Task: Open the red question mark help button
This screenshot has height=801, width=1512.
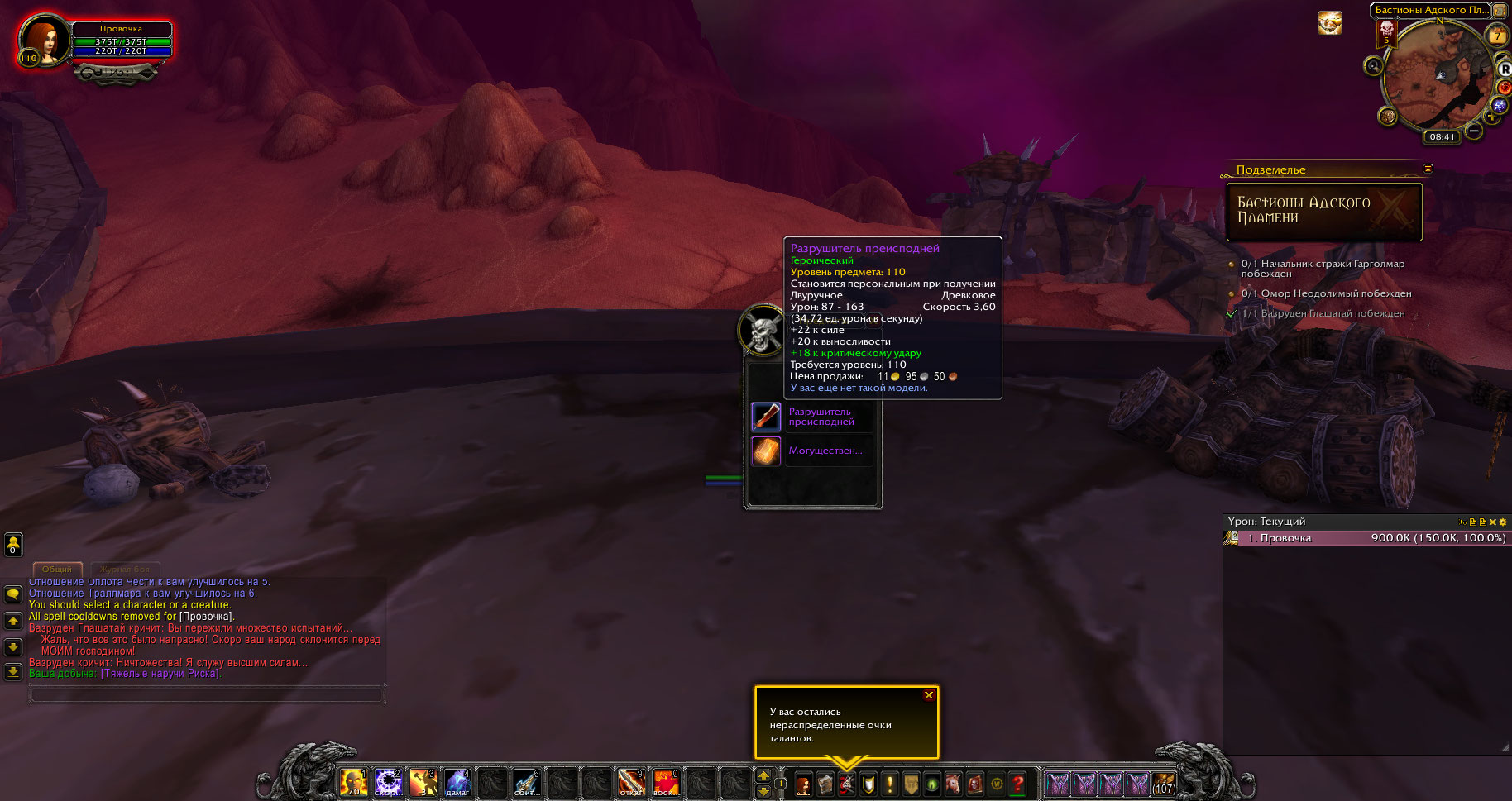Action: click(x=1018, y=784)
